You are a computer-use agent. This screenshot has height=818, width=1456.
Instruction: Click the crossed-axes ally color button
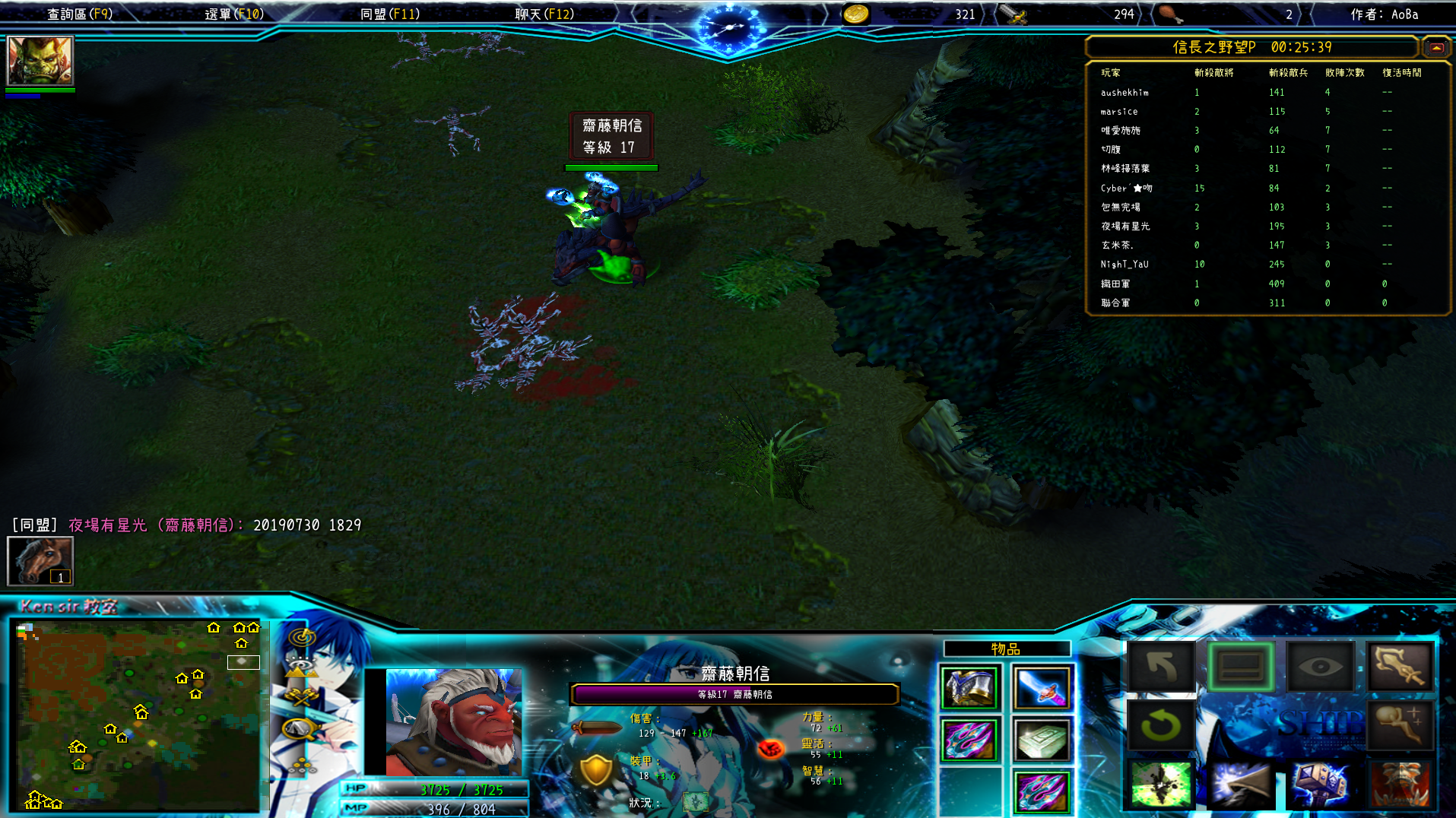point(302,697)
